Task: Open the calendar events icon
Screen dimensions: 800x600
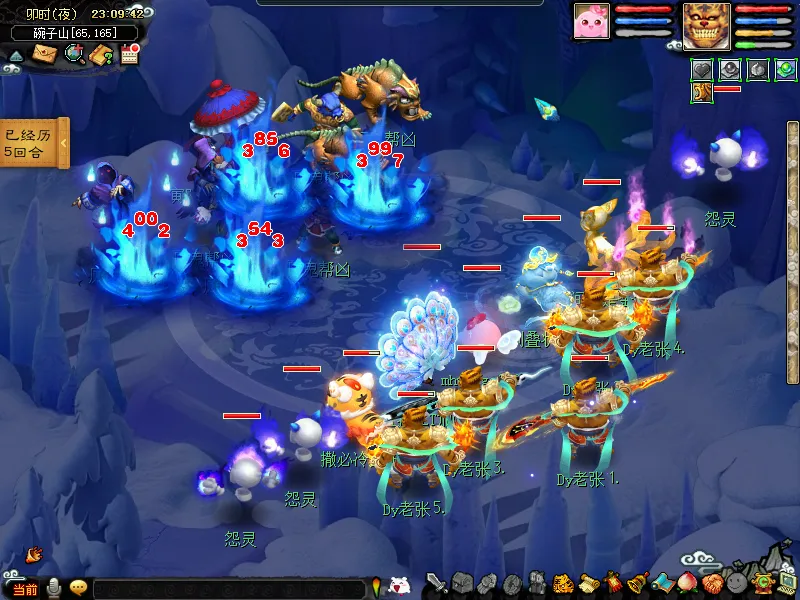Action: pyautogui.click(x=129, y=54)
